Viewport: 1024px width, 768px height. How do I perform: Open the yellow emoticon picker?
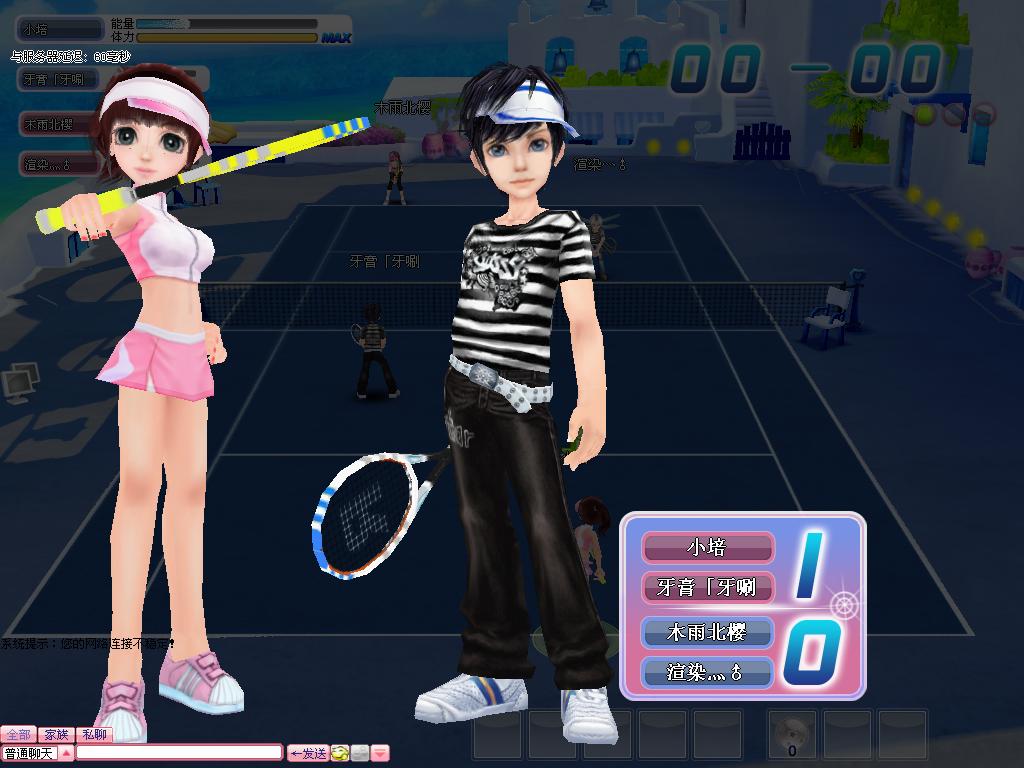click(x=341, y=753)
